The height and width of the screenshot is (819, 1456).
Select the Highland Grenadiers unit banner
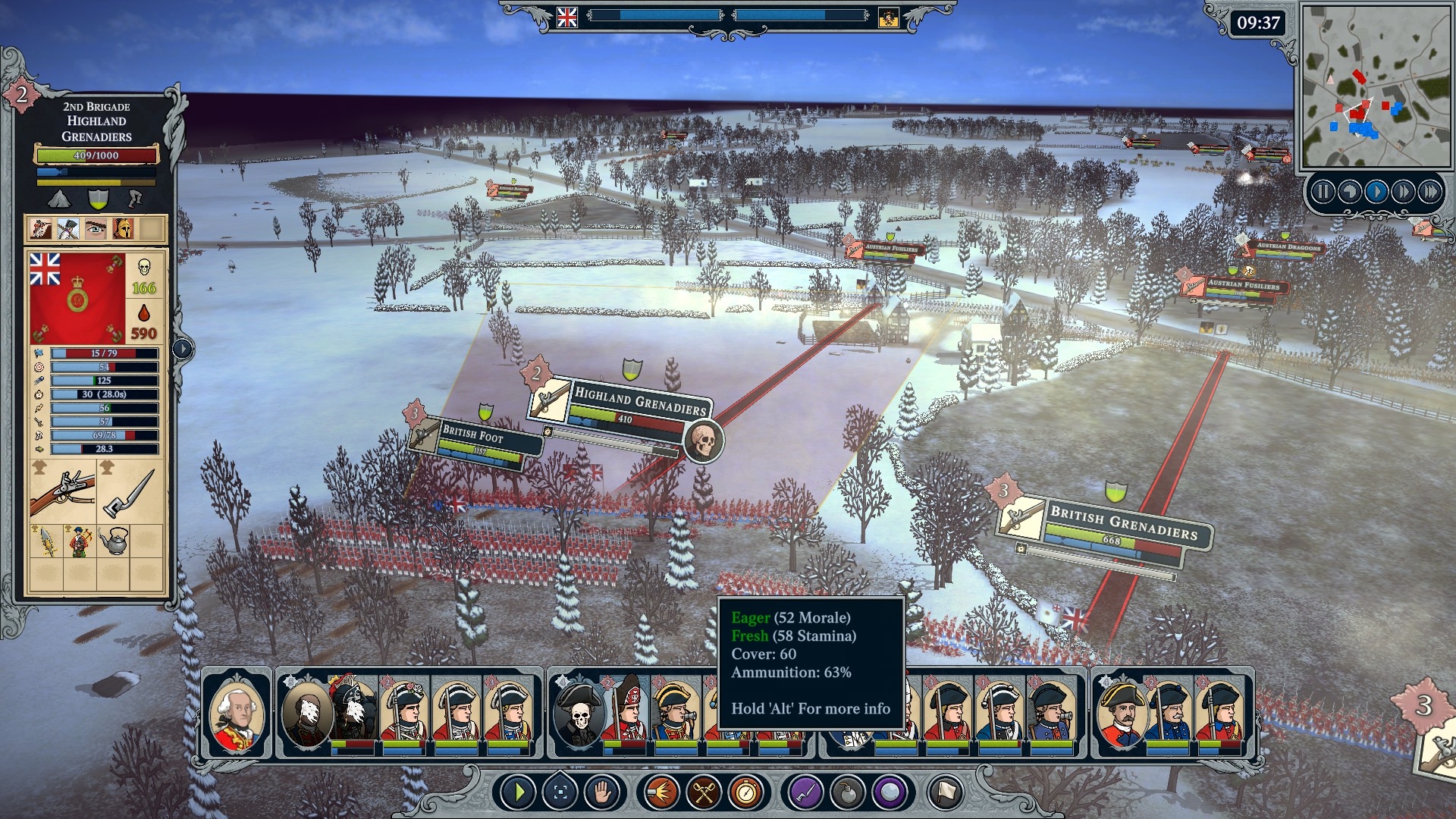[639, 402]
